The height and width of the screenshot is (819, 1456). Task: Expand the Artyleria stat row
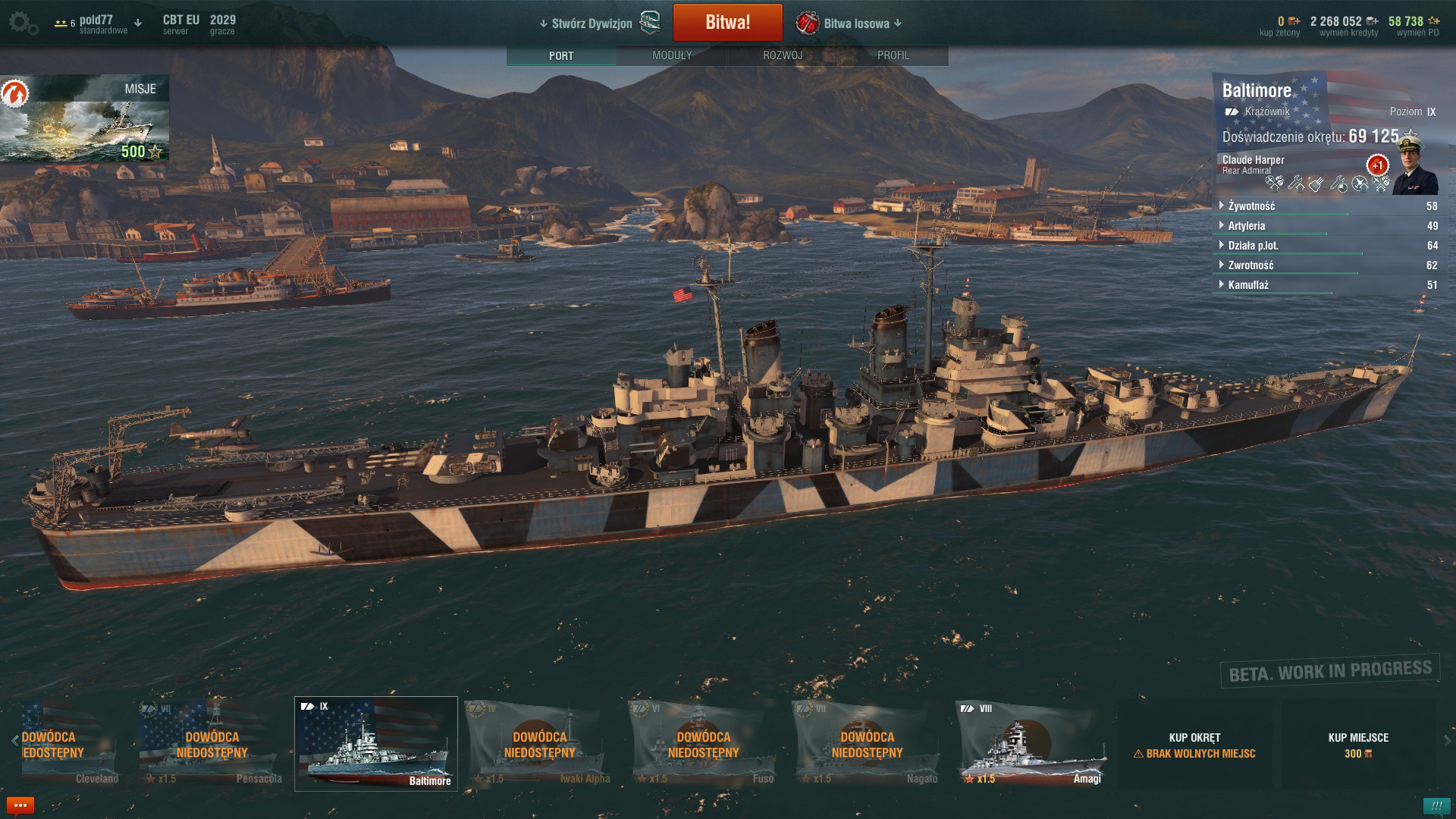pyautogui.click(x=1246, y=226)
